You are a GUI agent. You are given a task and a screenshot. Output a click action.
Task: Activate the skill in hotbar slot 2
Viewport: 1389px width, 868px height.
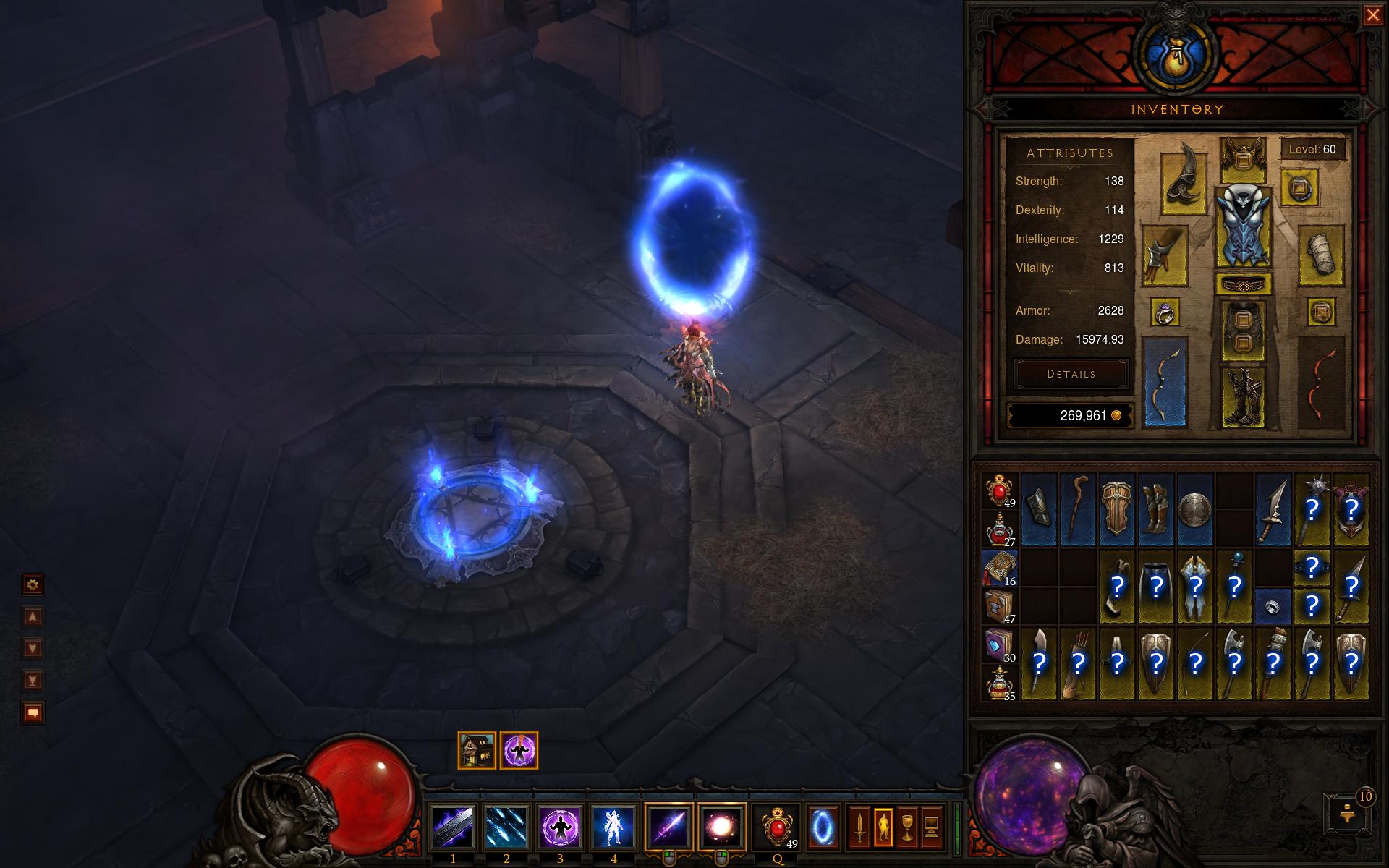pyautogui.click(x=506, y=827)
